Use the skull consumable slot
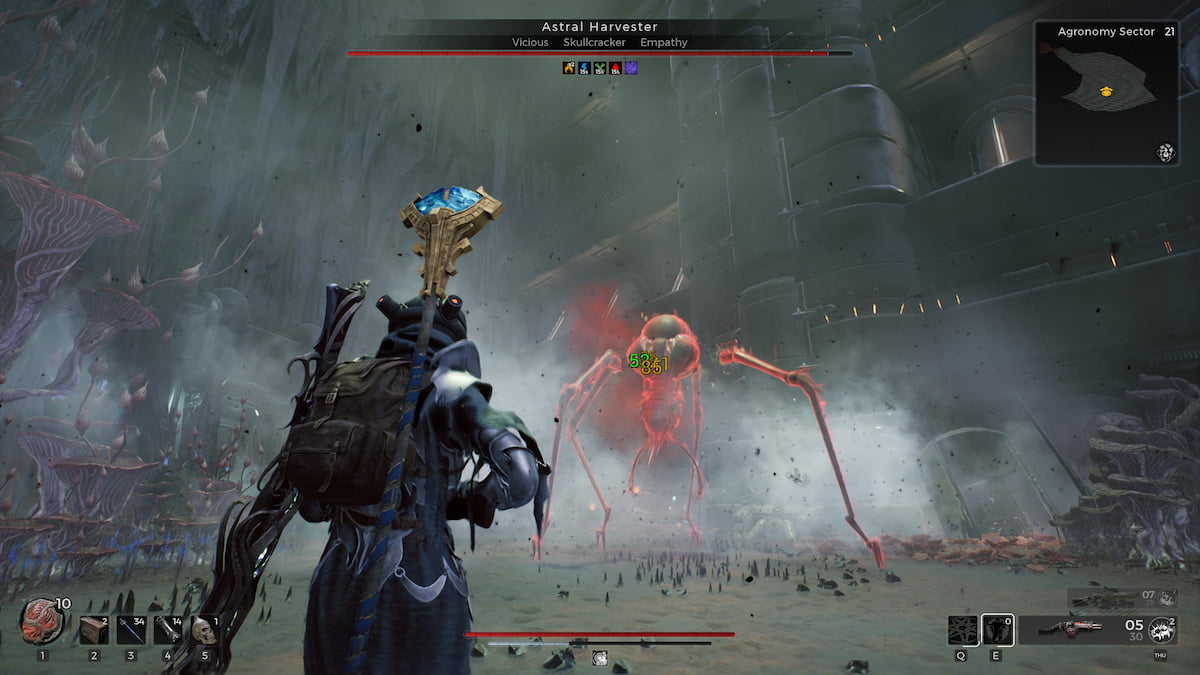Viewport: 1200px width, 675px height. (204, 630)
